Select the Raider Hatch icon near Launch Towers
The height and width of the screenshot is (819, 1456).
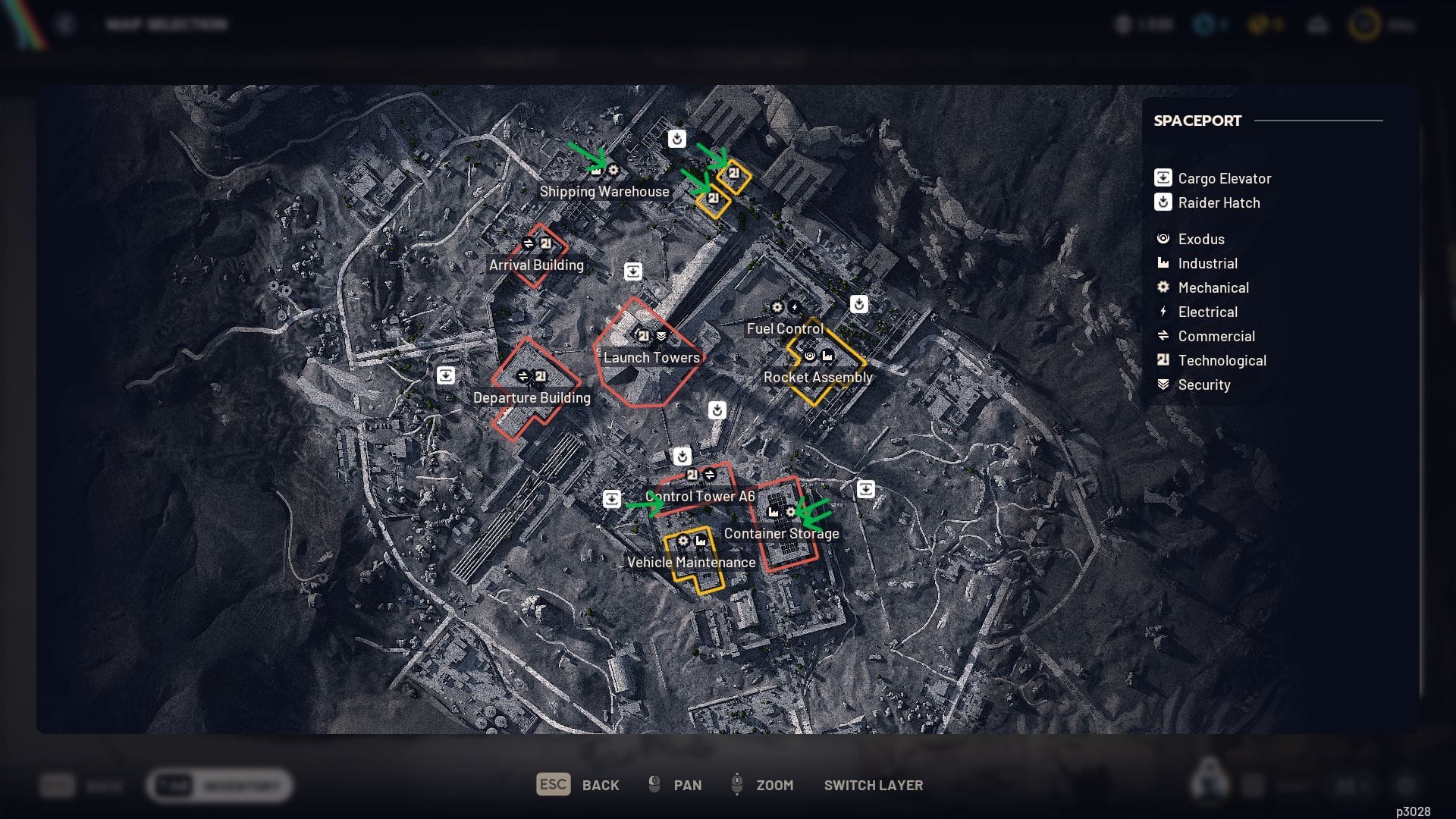[717, 410]
